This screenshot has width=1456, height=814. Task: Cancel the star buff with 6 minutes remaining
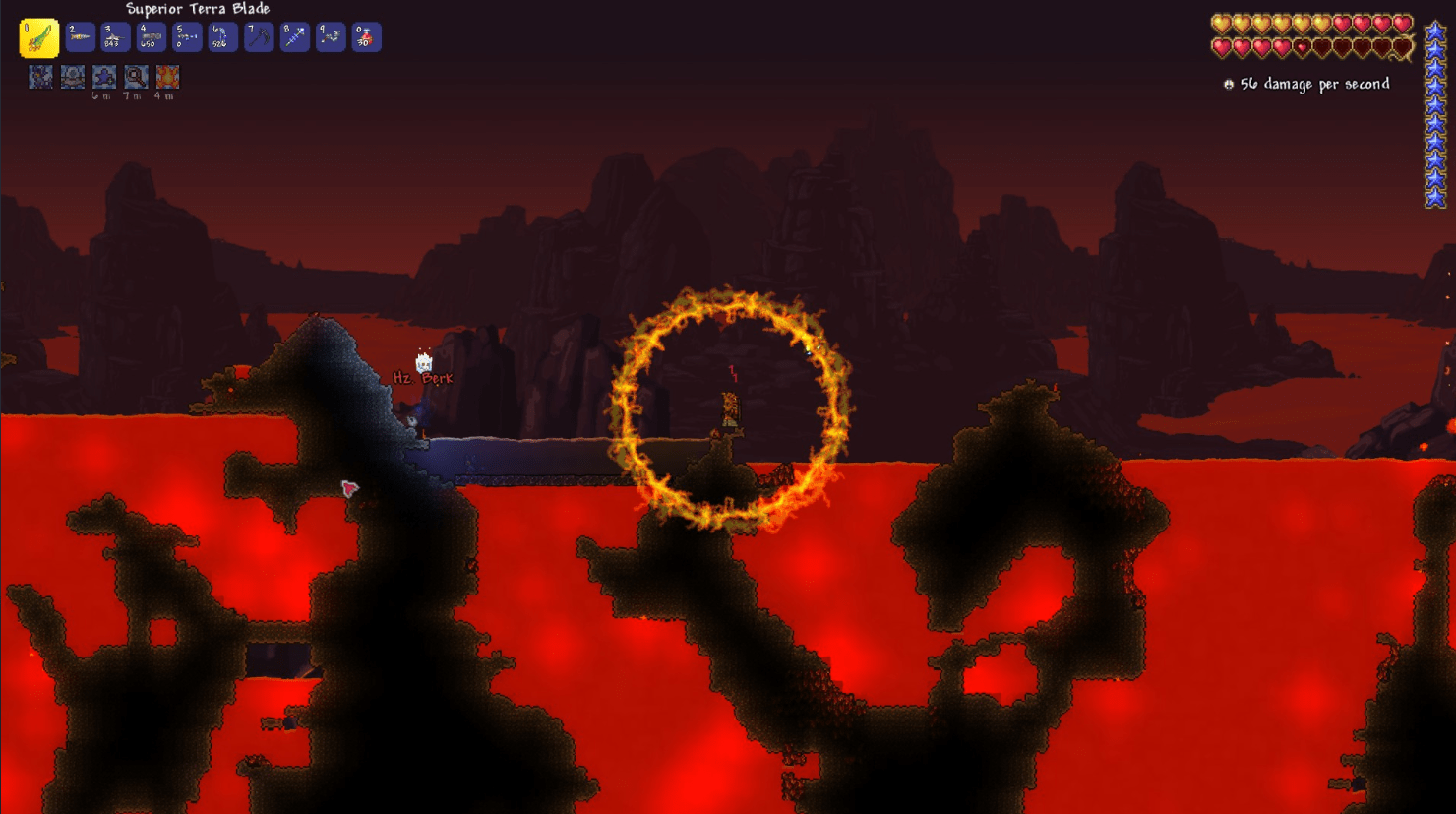[x=104, y=76]
